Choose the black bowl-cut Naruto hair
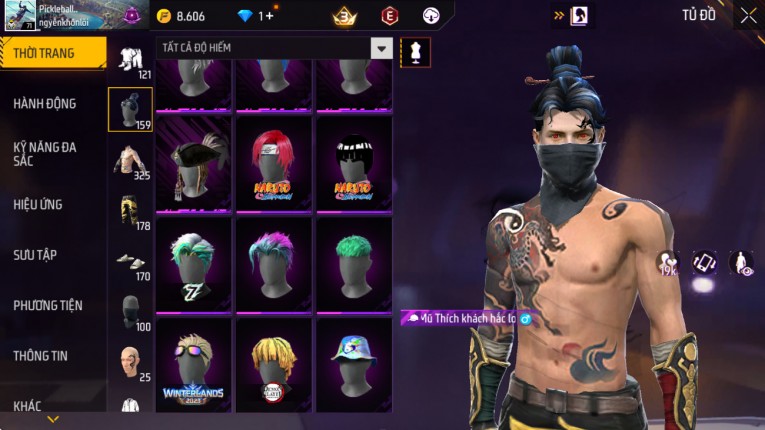 click(354, 165)
